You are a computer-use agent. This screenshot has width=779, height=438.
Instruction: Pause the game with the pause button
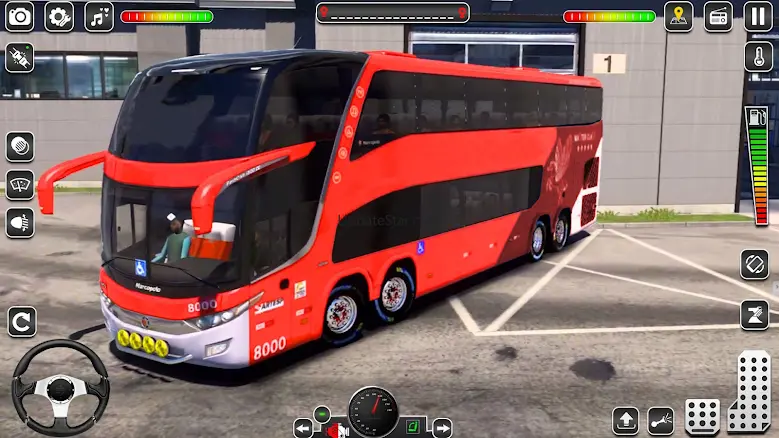(757, 16)
